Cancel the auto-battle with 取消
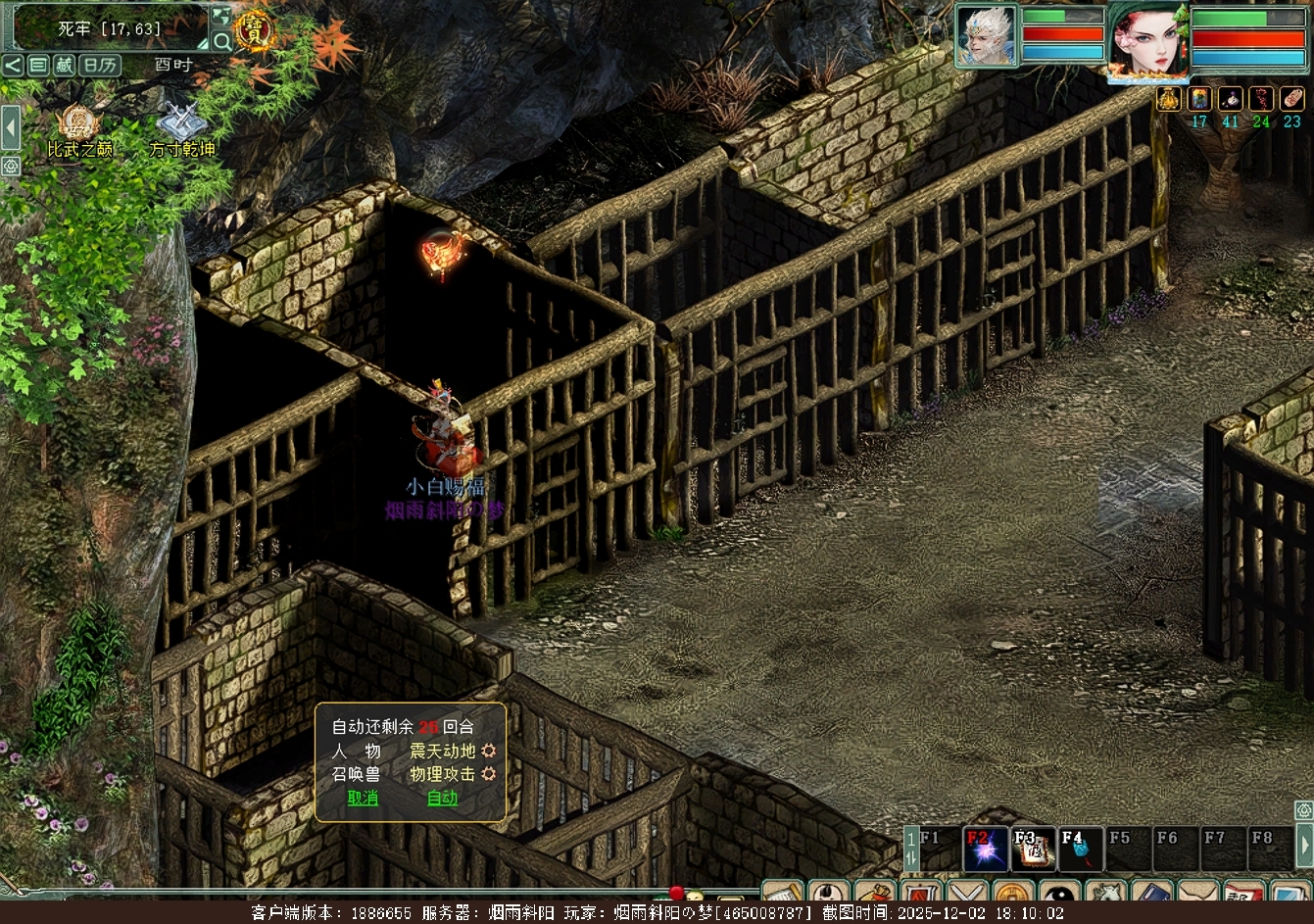Screen dimensions: 1314x924 pos(363,799)
